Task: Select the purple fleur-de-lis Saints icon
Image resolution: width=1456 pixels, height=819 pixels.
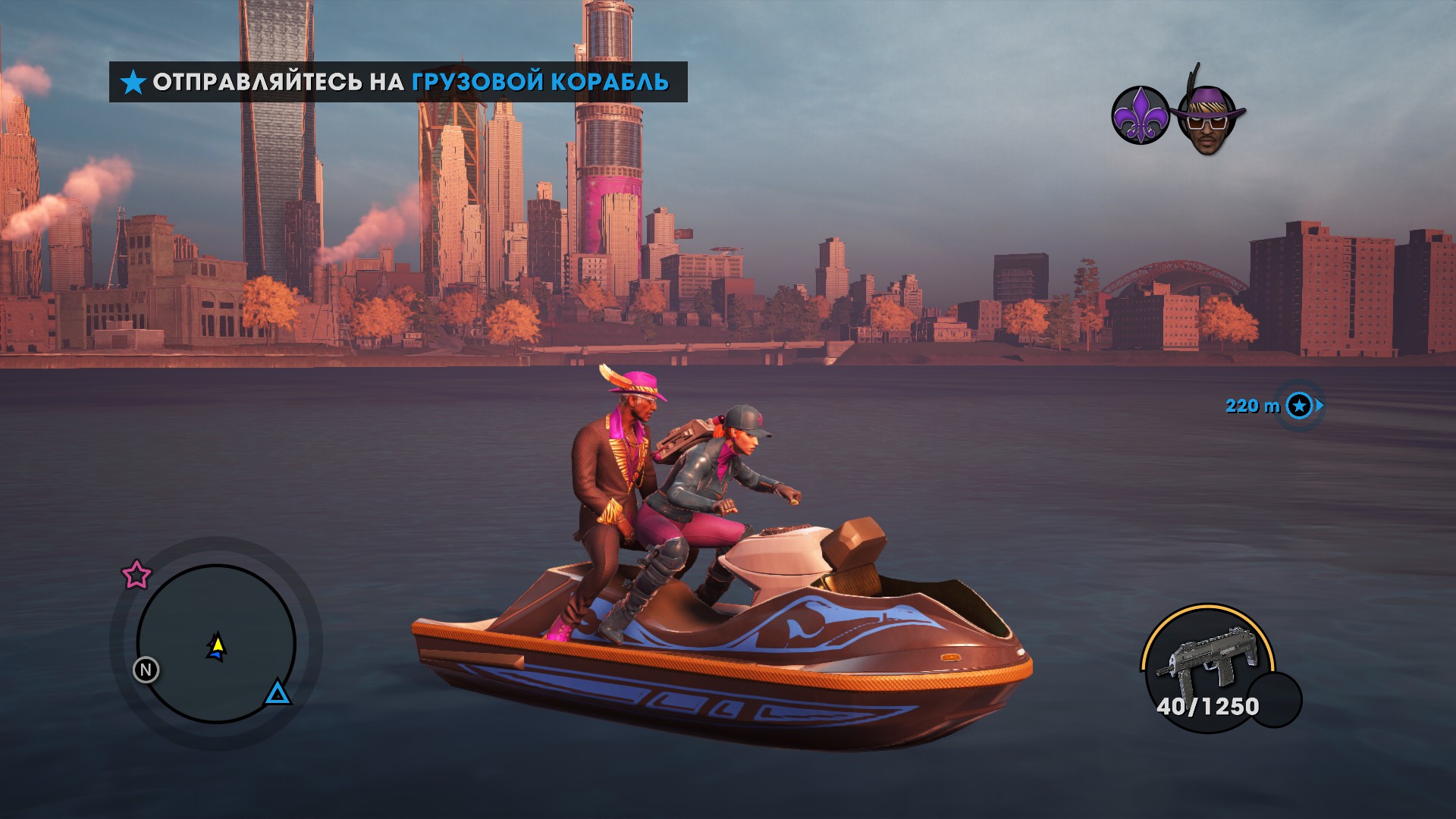Action: coord(1141,115)
